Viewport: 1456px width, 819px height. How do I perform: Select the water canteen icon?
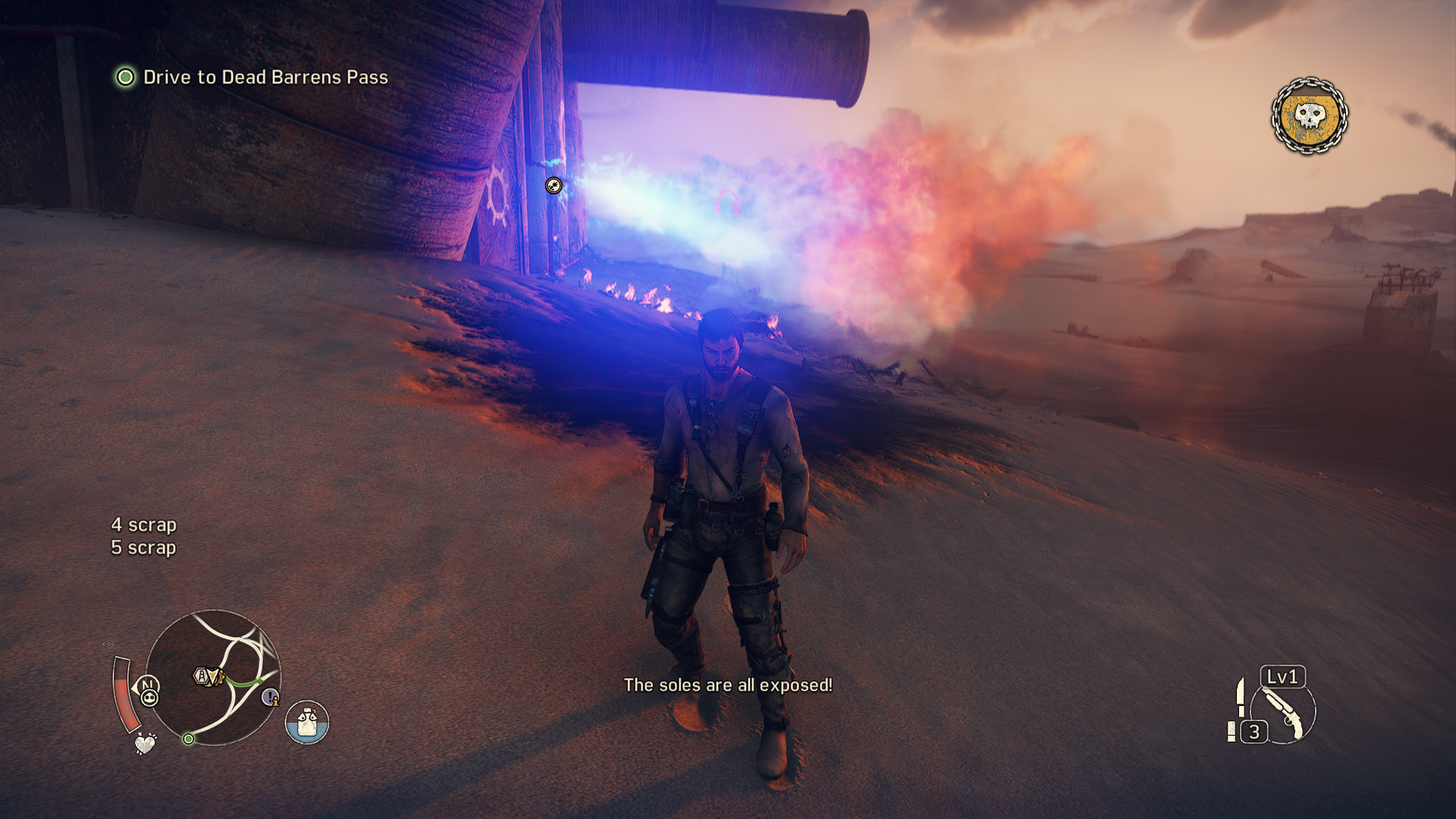click(x=306, y=722)
